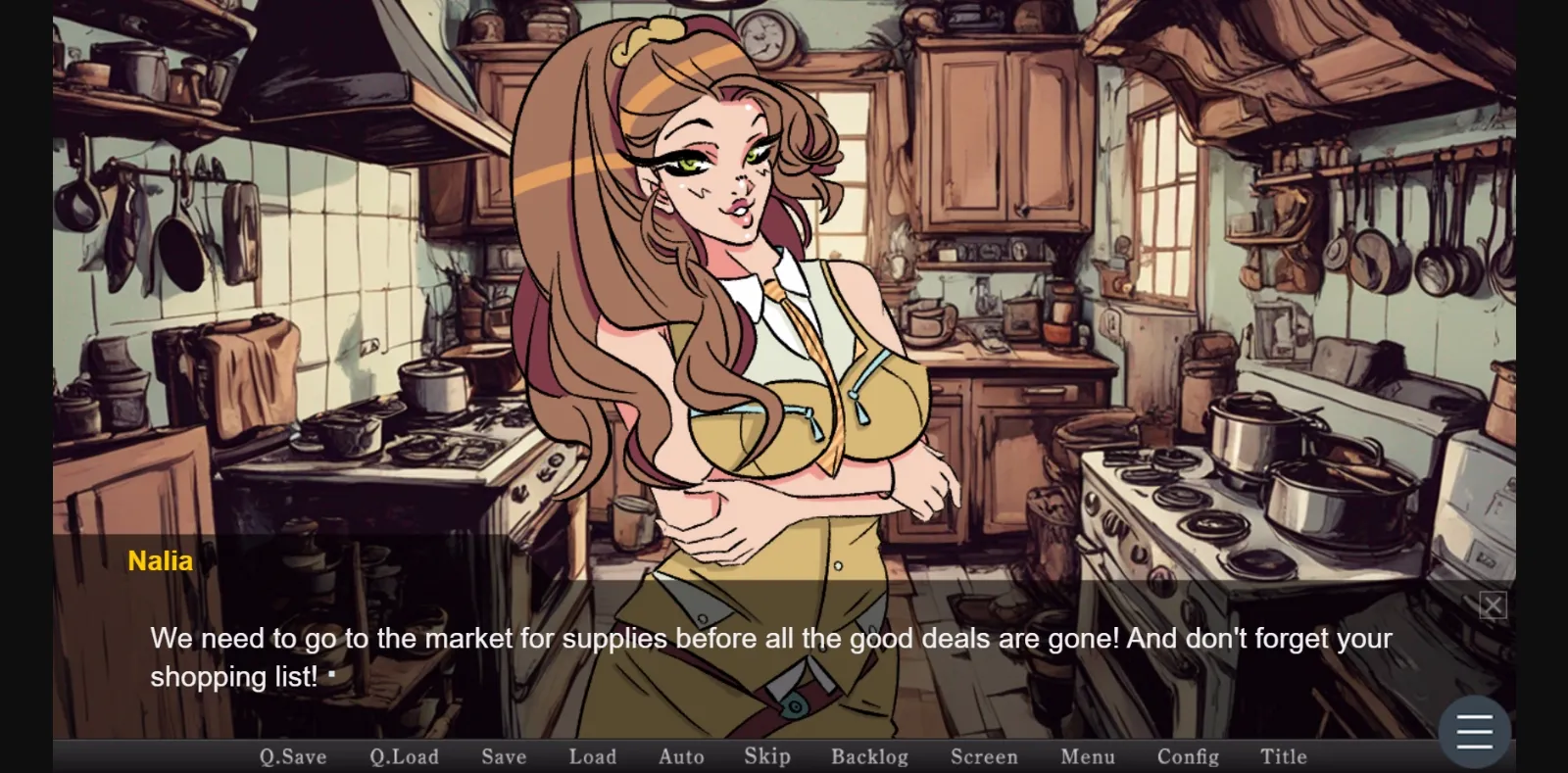Viewport: 1568px width, 773px height.
Task: Click Q.Load to quick load progress
Action: click(405, 756)
